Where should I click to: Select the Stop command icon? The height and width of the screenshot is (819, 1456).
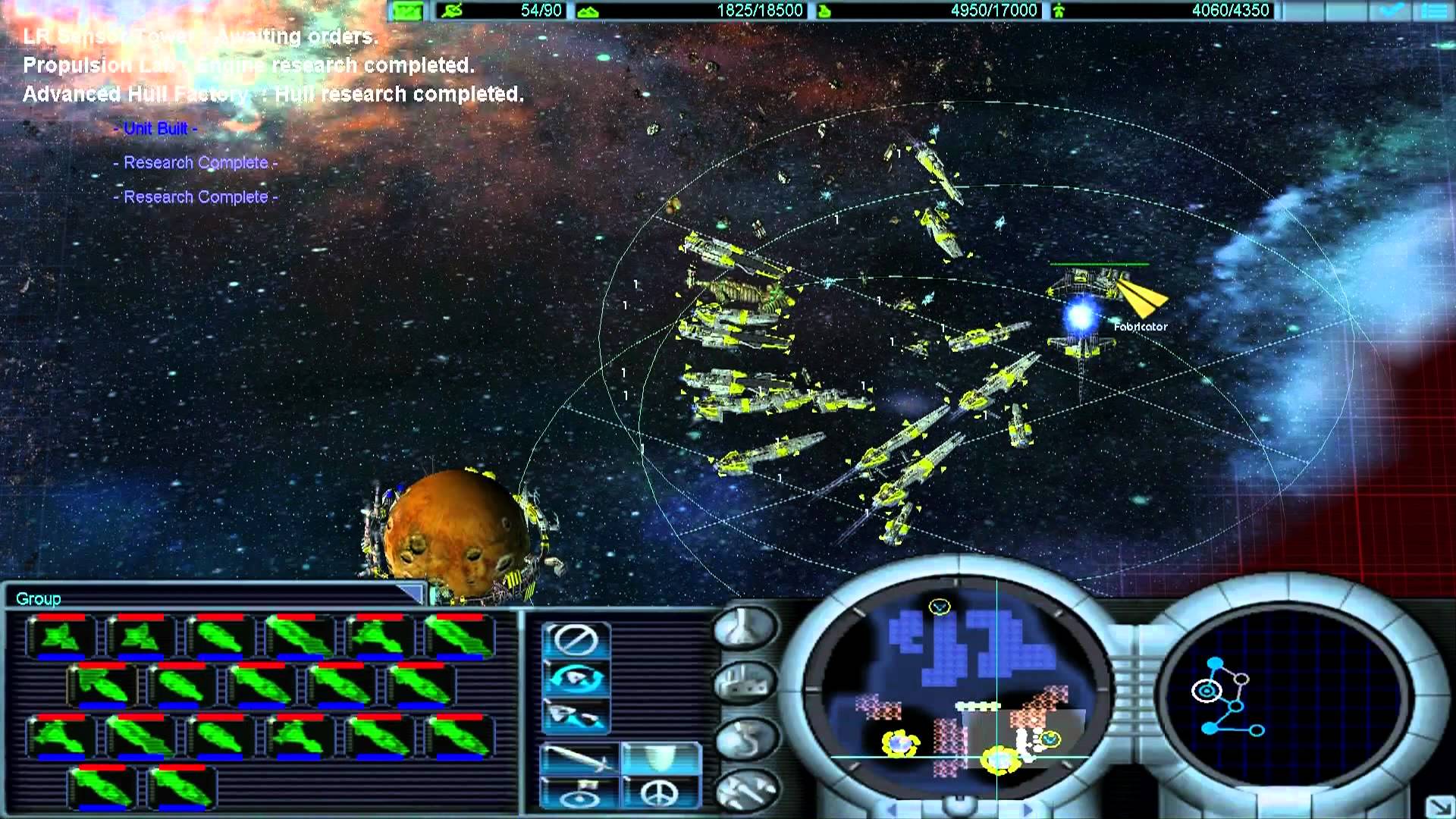coord(575,640)
